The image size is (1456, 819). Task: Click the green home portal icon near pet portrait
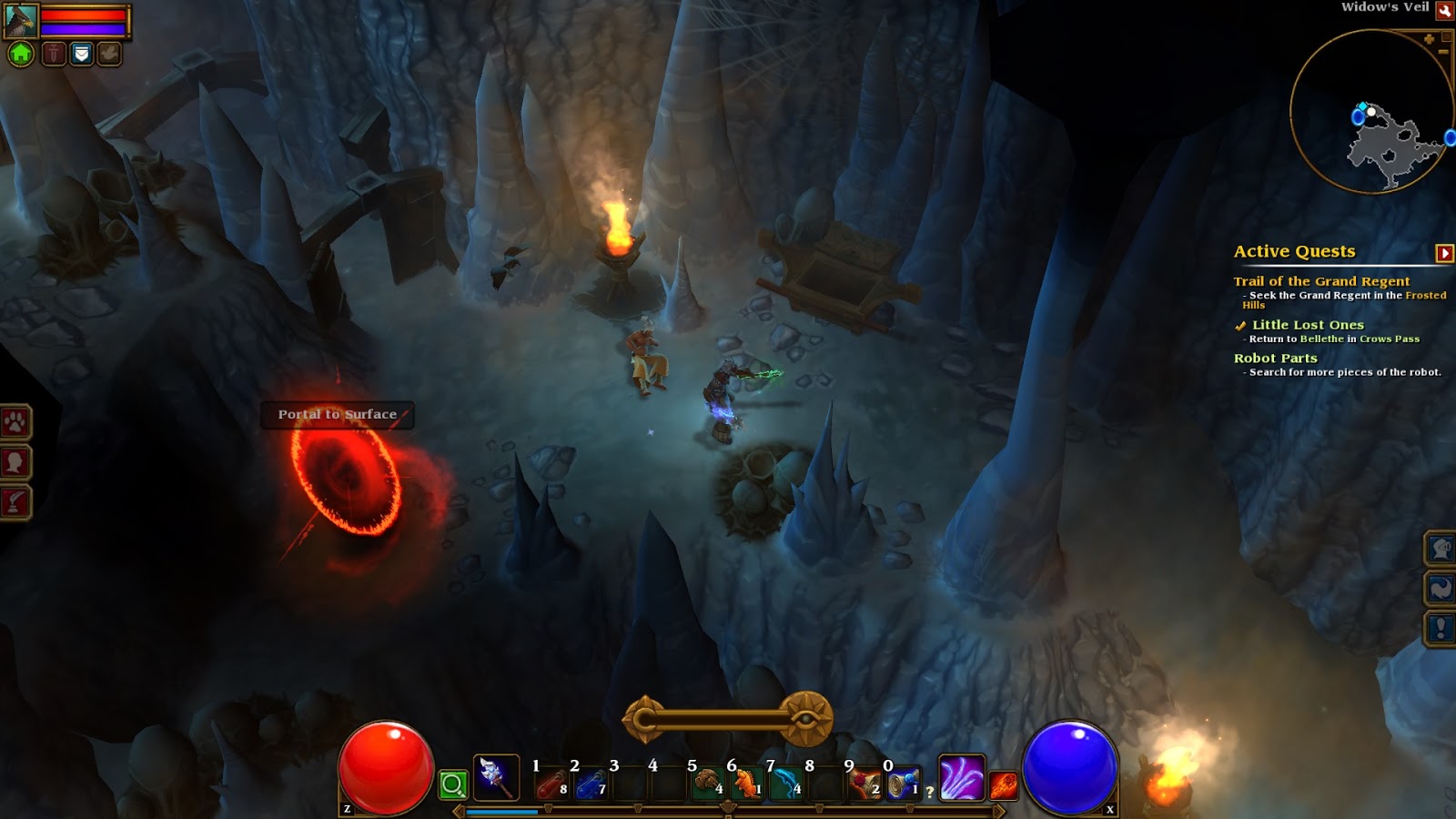pyautogui.click(x=21, y=54)
